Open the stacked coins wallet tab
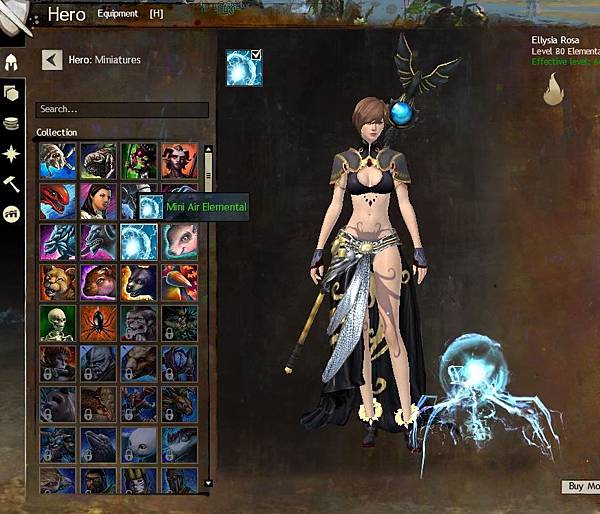Viewport: 600px width, 514px height. (13, 123)
